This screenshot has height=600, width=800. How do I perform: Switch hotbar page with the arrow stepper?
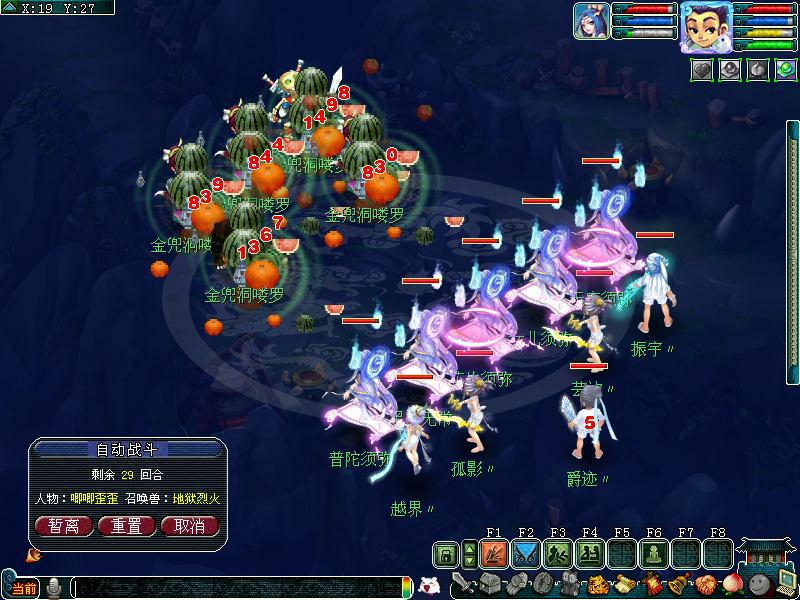click(467, 554)
